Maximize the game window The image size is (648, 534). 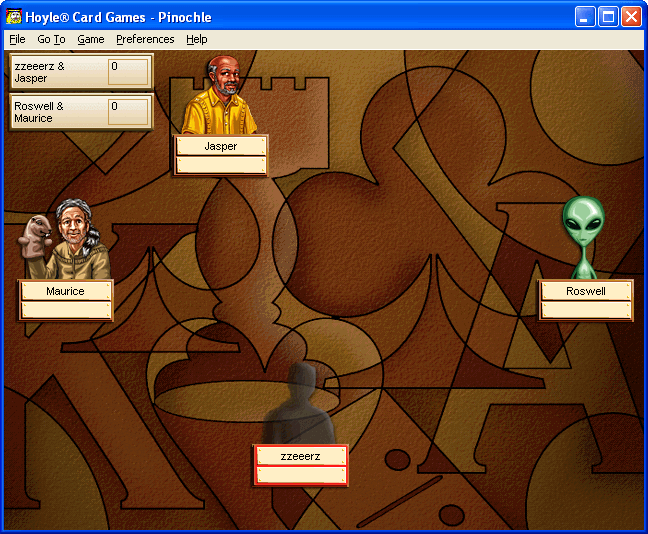(608, 16)
